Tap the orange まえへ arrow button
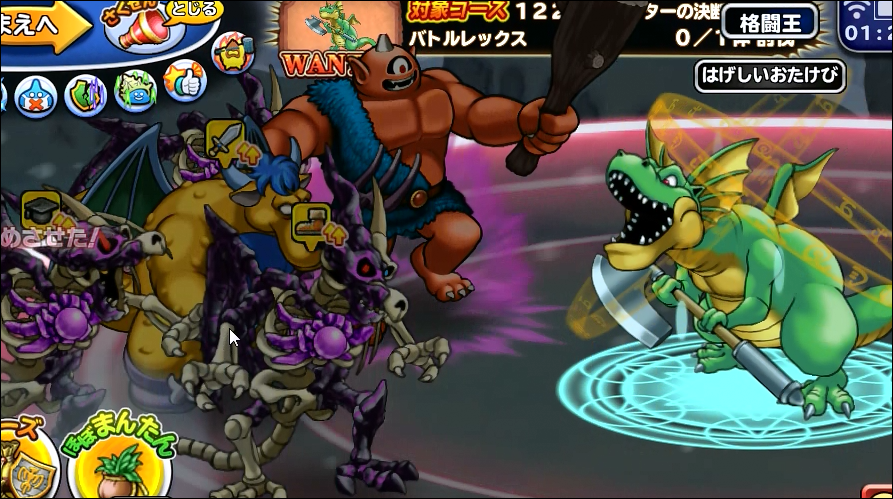Image resolution: width=893 pixels, height=499 pixels. [x=38, y=27]
